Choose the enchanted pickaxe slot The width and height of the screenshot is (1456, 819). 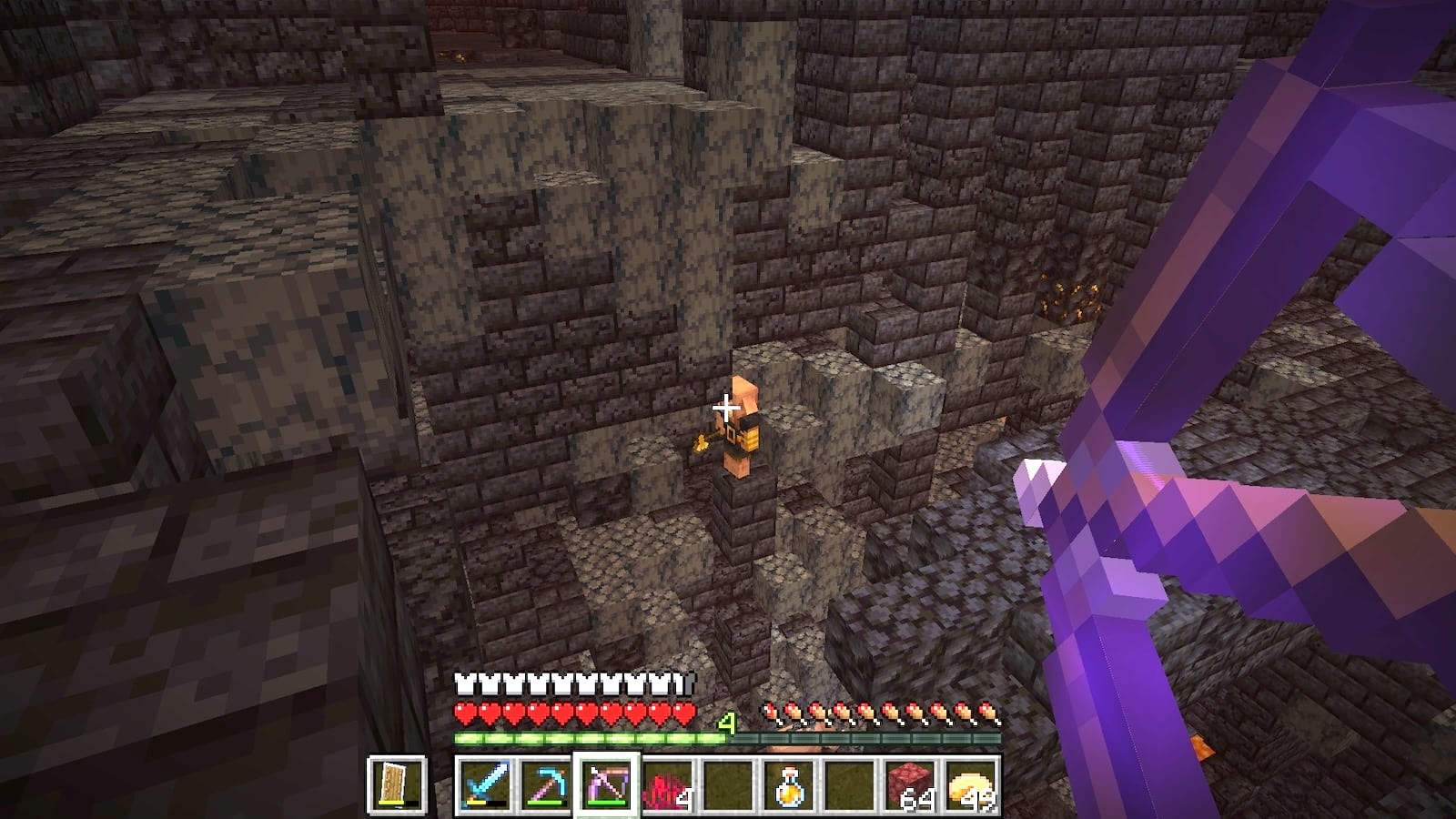point(544,784)
